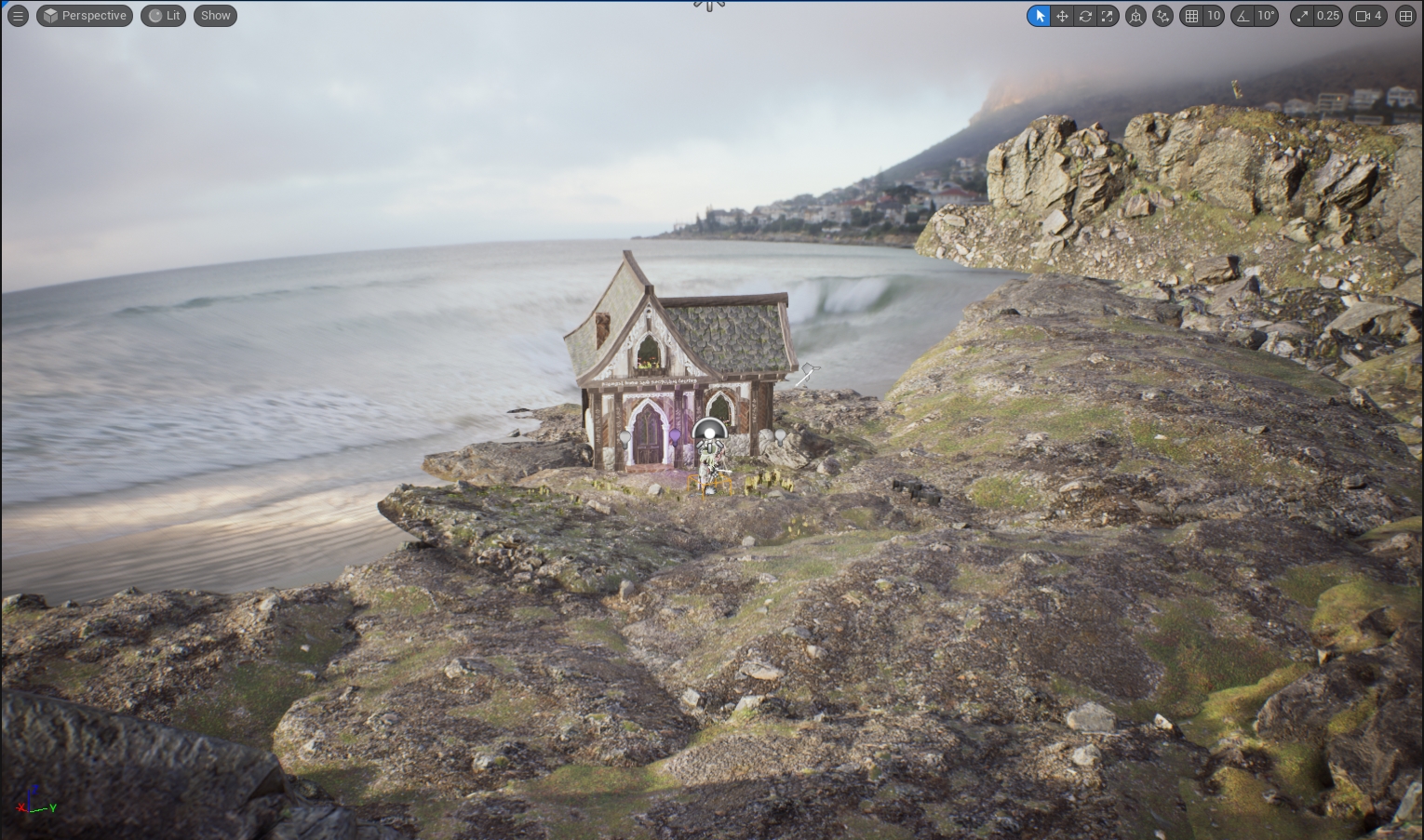Change the Lit shading mode
Viewport: 1424px width, 840px height.
point(164,16)
